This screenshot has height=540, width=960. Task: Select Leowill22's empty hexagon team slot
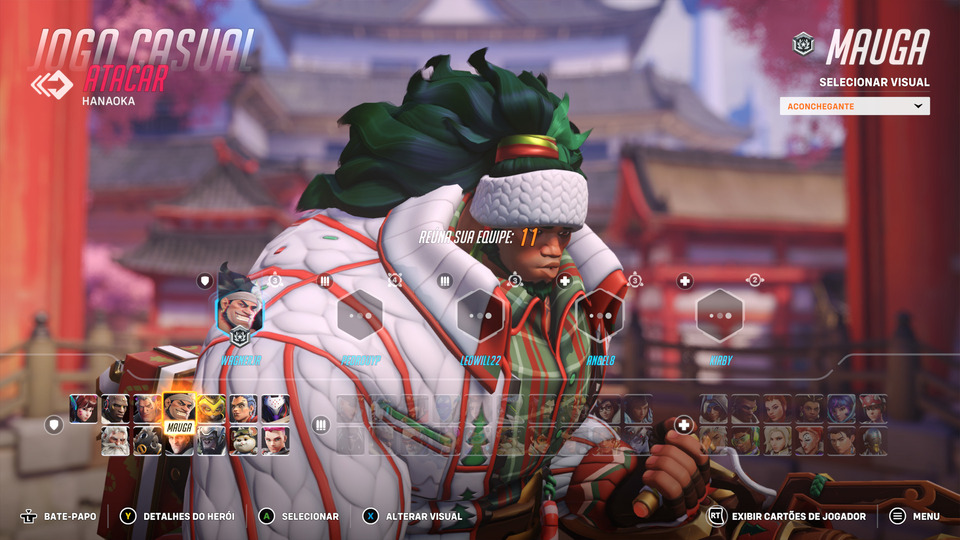[480, 314]
